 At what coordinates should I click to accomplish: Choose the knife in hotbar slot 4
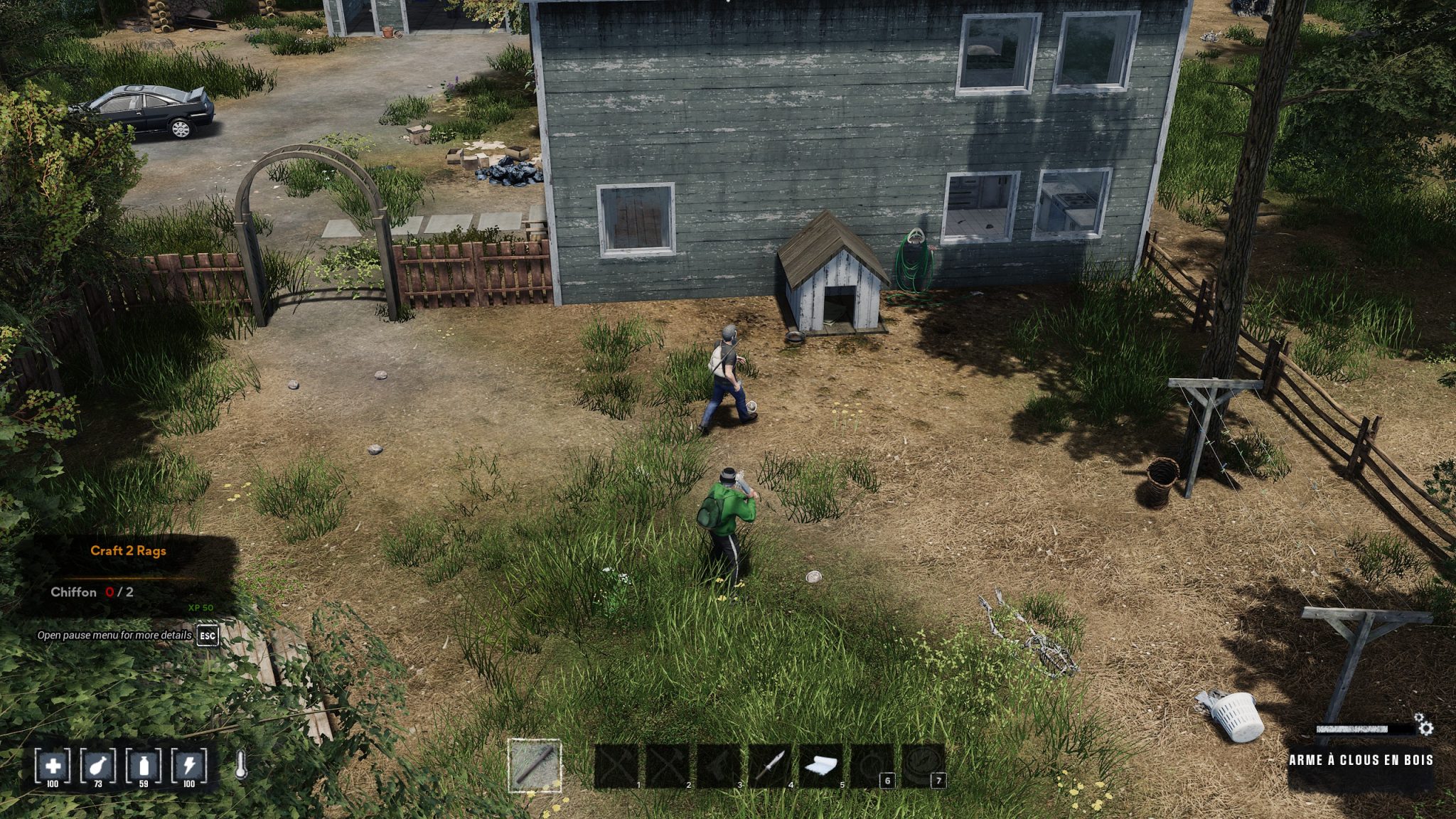pyautogui.click(x=770, y=766)
